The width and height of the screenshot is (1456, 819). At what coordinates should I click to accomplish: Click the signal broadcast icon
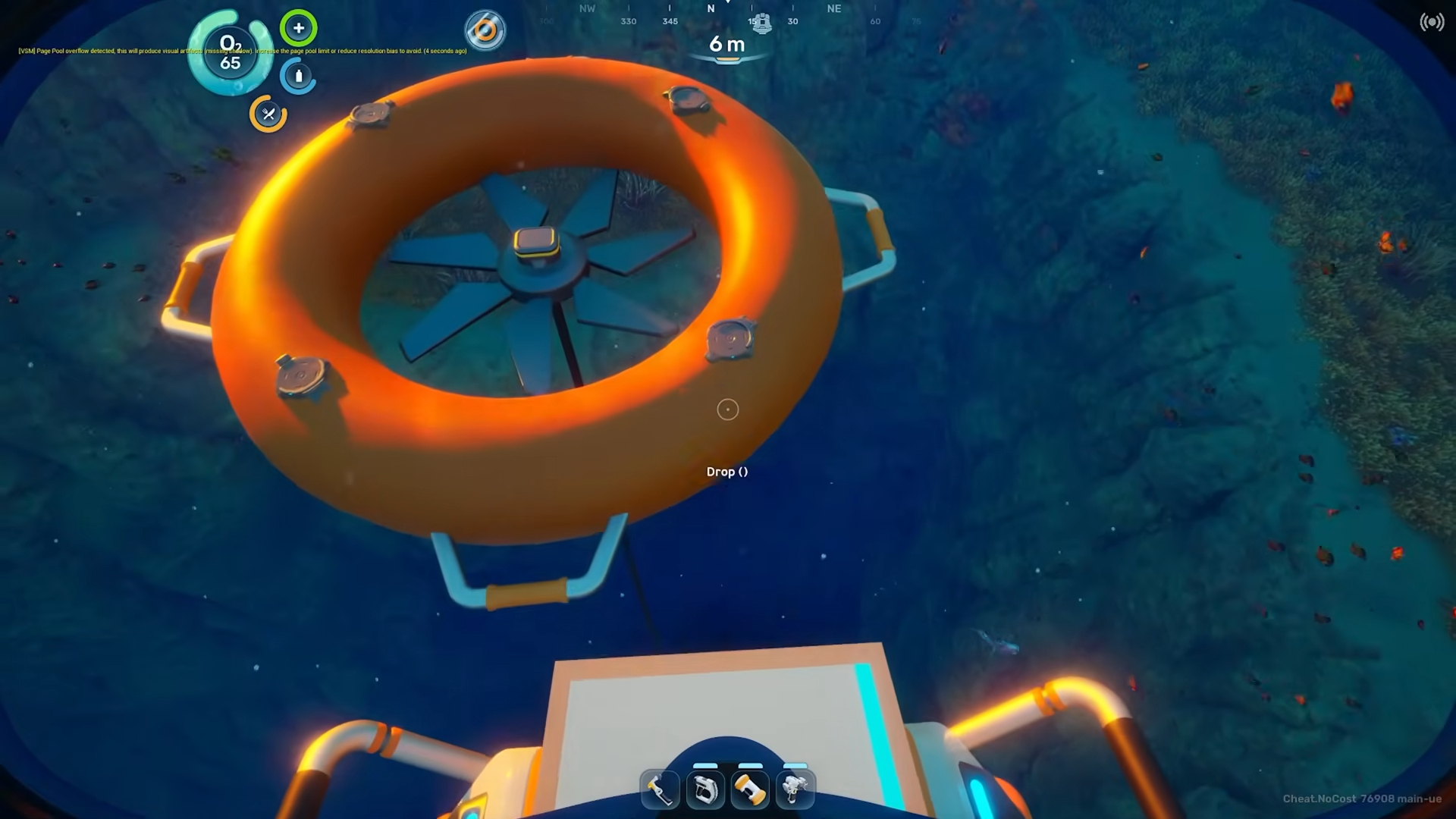coord(1432,22)
